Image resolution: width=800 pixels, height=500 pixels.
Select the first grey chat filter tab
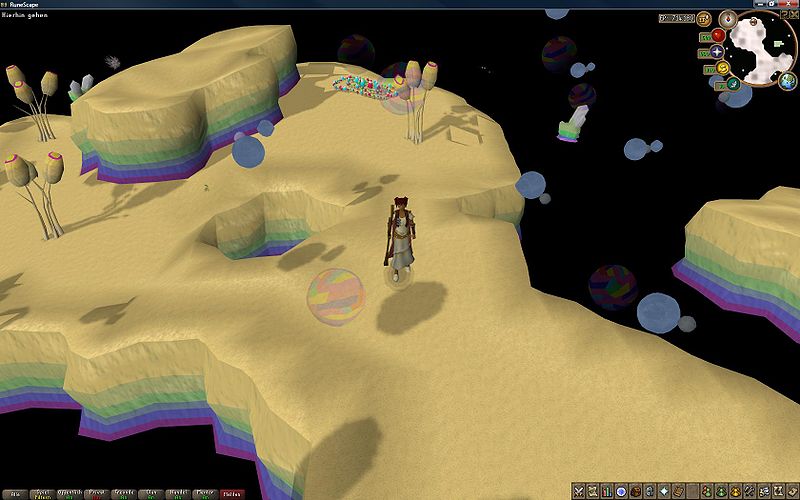14,493
